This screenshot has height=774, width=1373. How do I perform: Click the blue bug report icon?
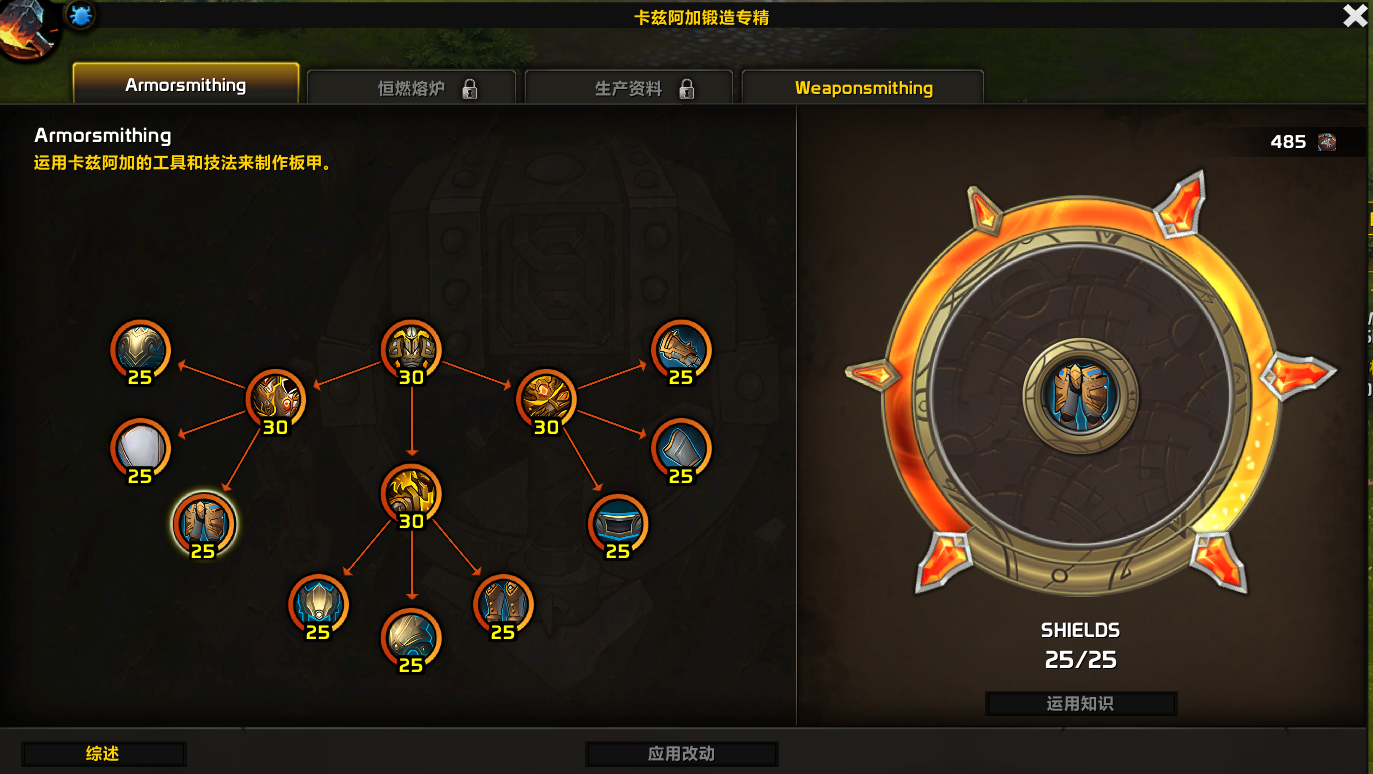click(81, 15)
